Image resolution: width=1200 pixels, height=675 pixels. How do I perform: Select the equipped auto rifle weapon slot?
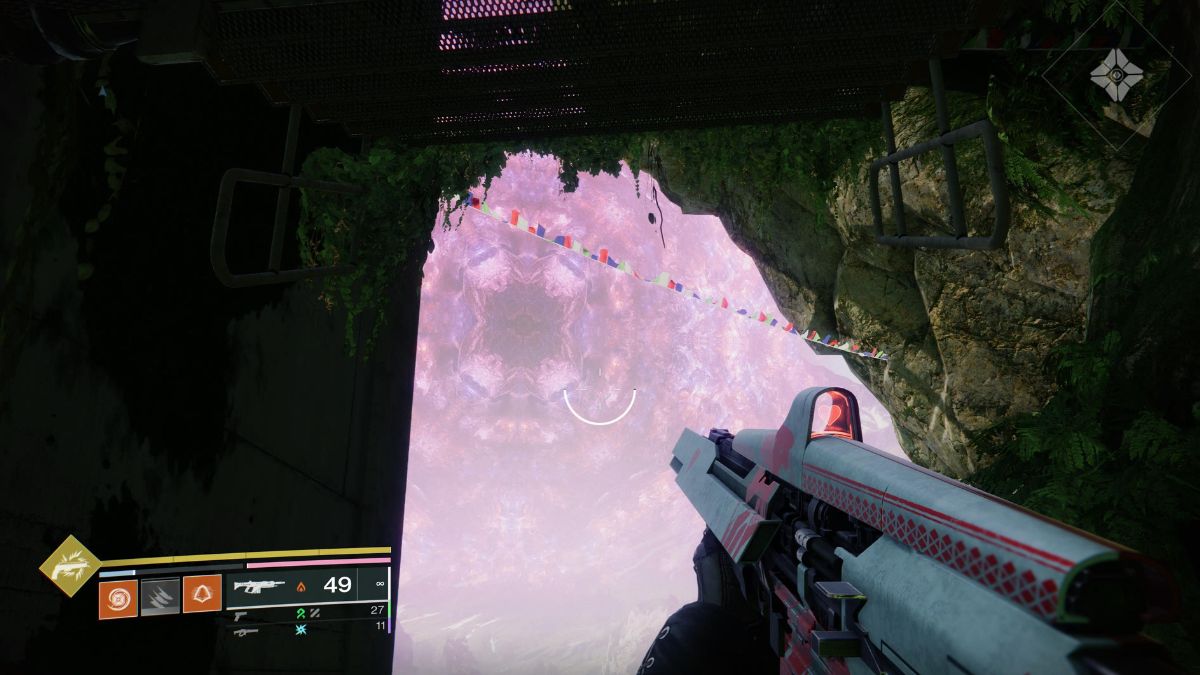click(x=307, y=586)
